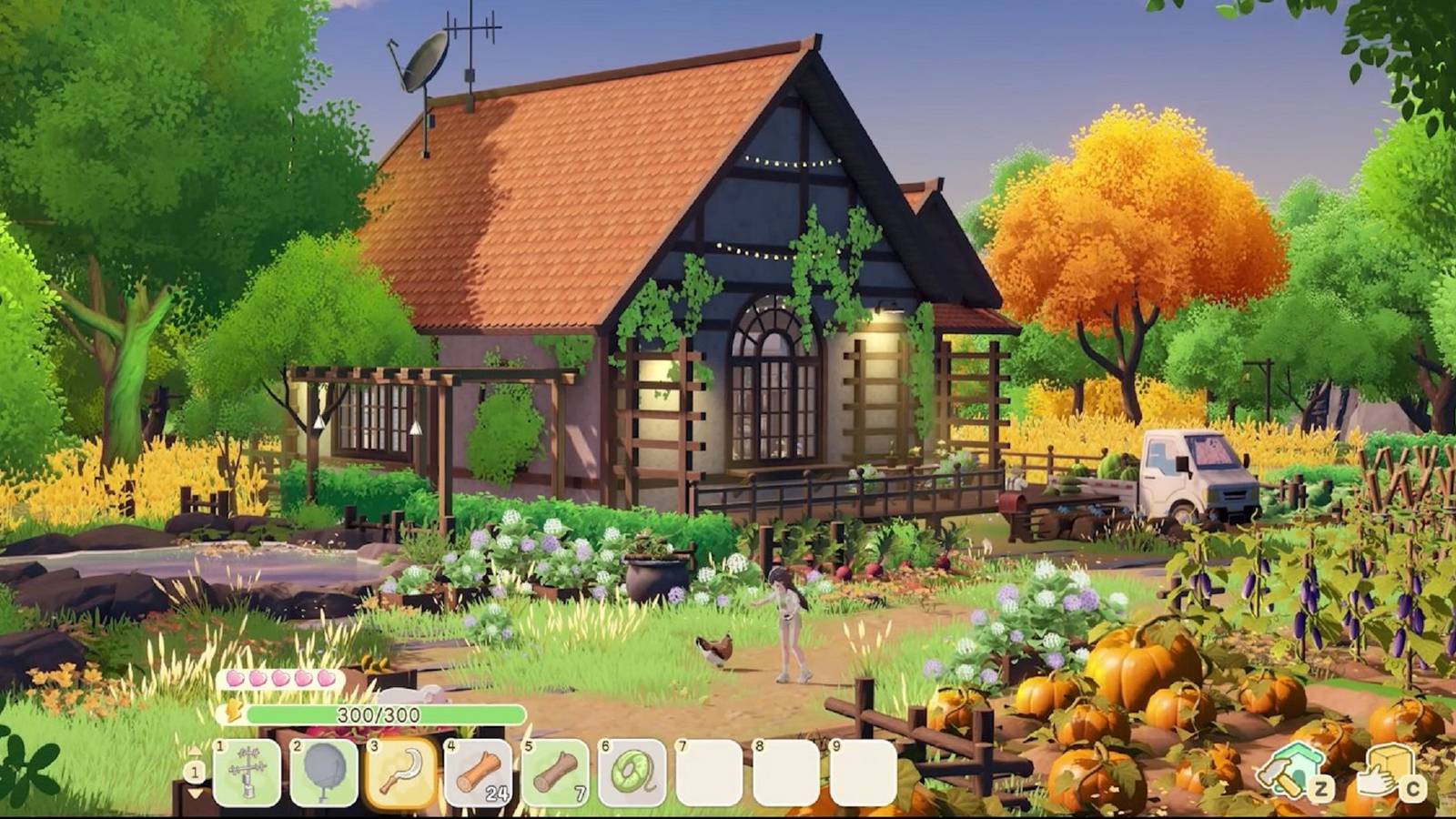This screenshot has height=819, width=1456.
Task: Click the last pink heart icon
Action: (x=324, y=678)
